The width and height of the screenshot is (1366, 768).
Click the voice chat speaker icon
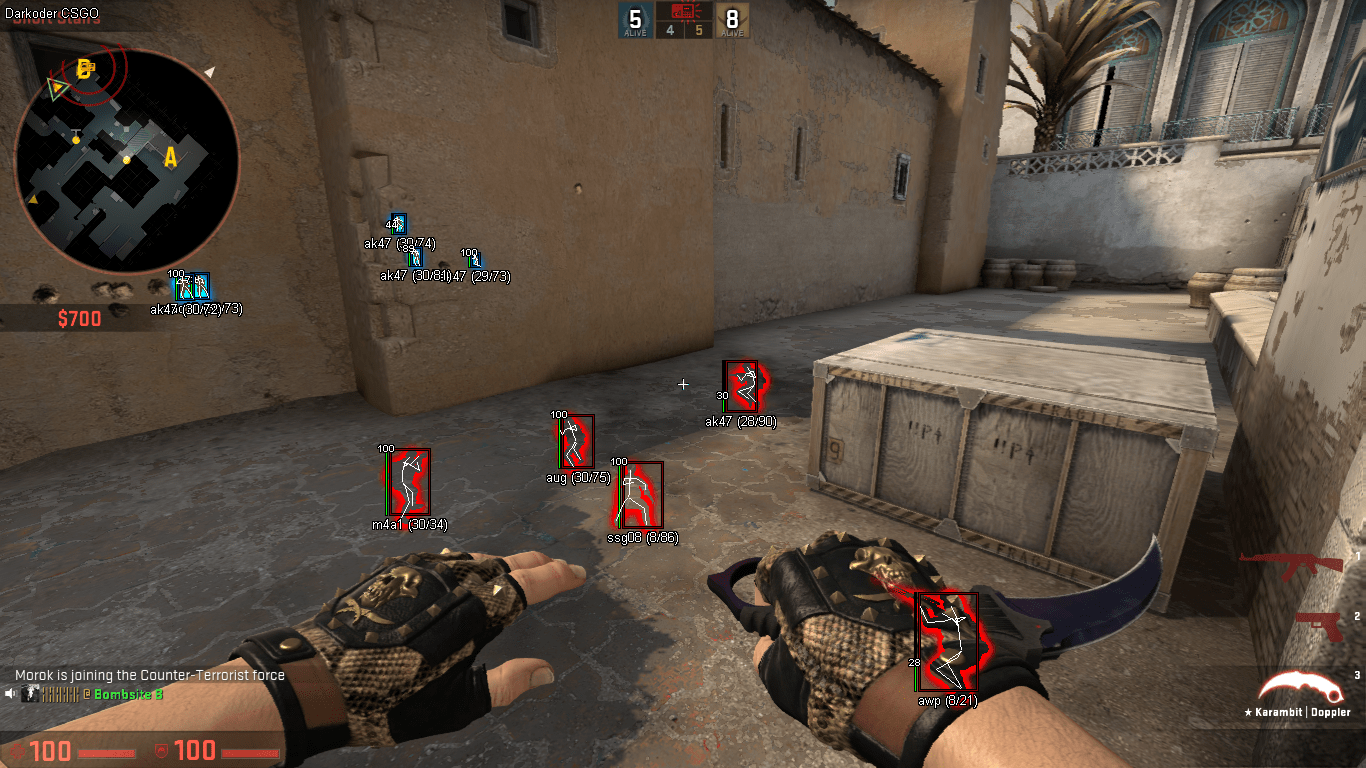10,694
